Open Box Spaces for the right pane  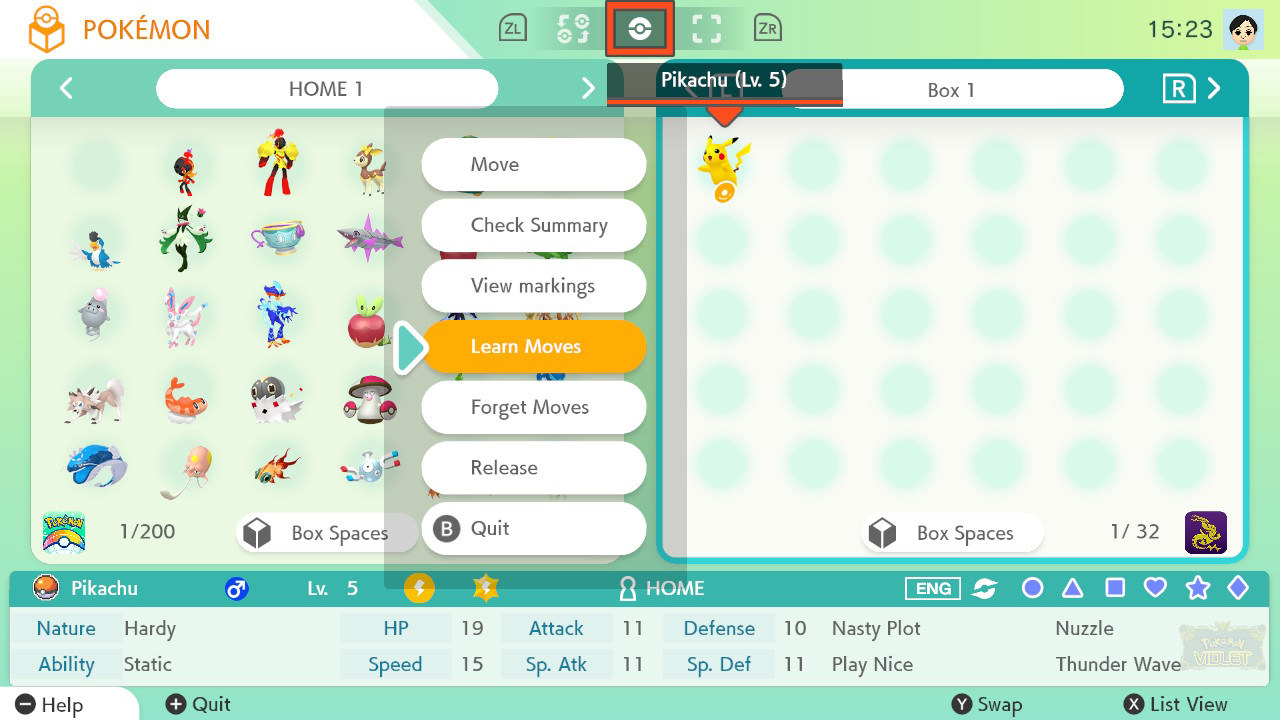(950, 533)
